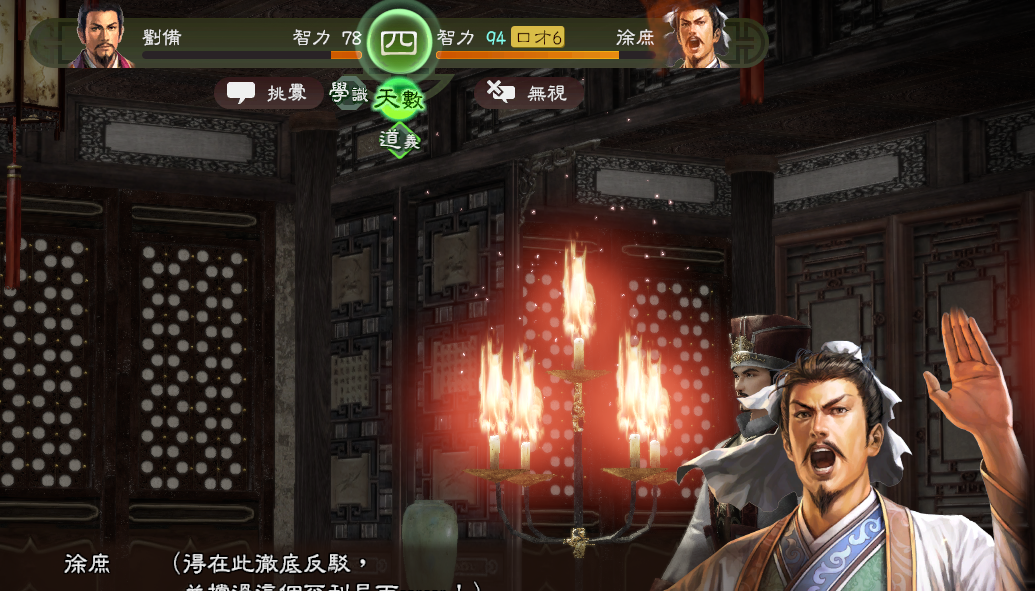
Task: Click the 口才6 skill badge
Action: [x=538, y=38]
